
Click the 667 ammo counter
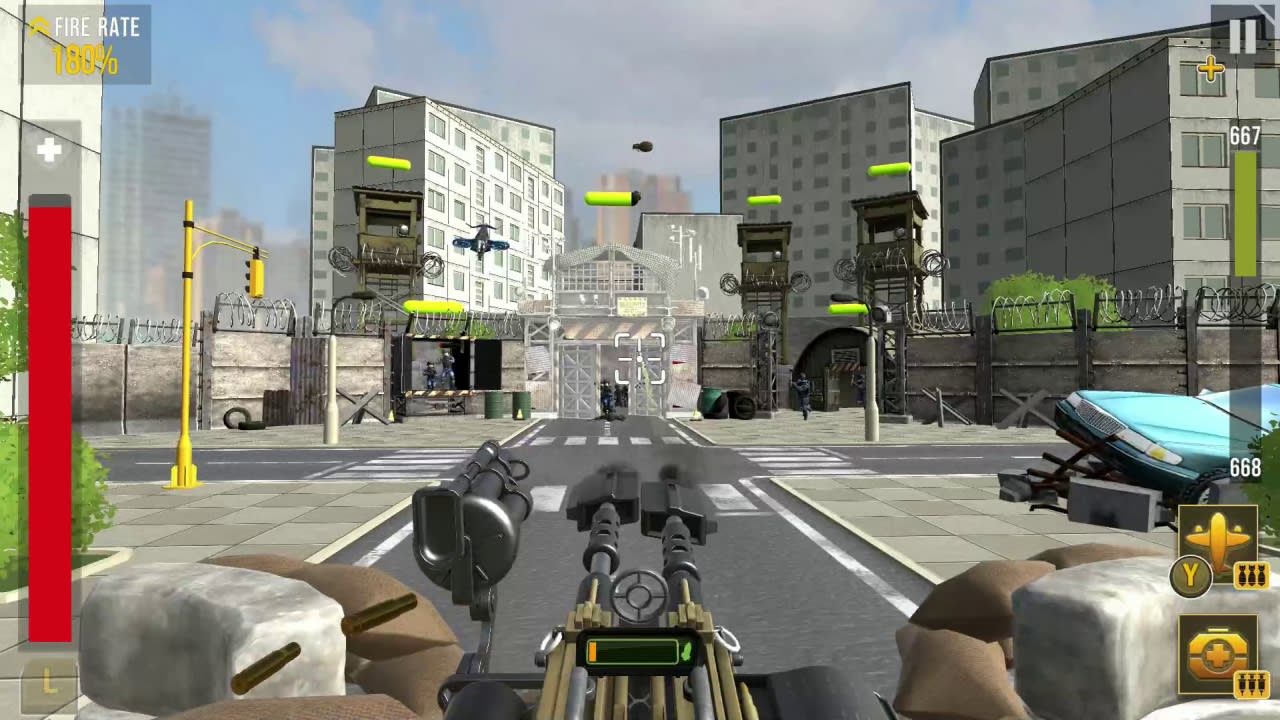tap(1246, 137)
